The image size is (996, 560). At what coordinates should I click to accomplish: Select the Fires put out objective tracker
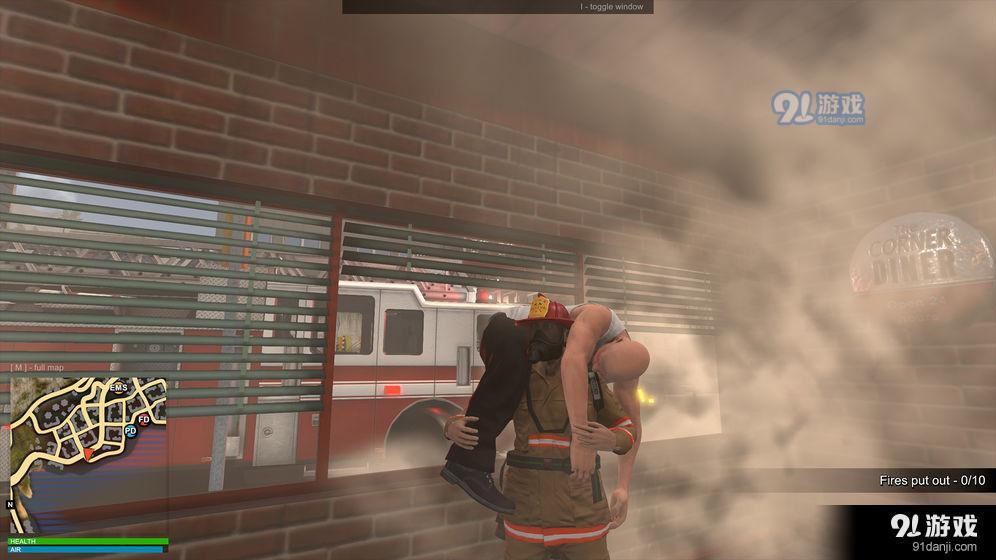tap(931, 481)
